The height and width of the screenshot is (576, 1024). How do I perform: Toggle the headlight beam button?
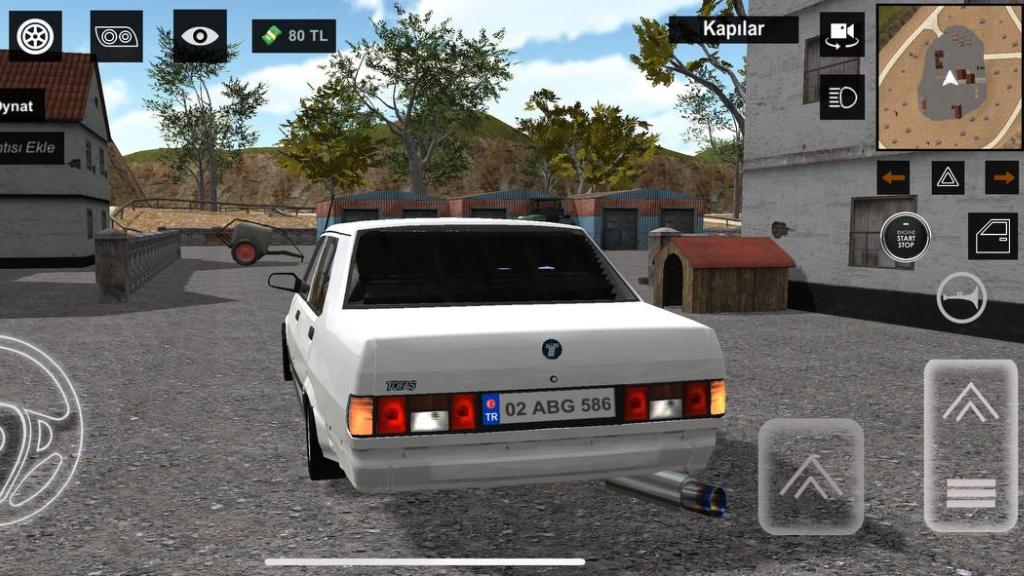pyautogui.click(x=842, y=97)
